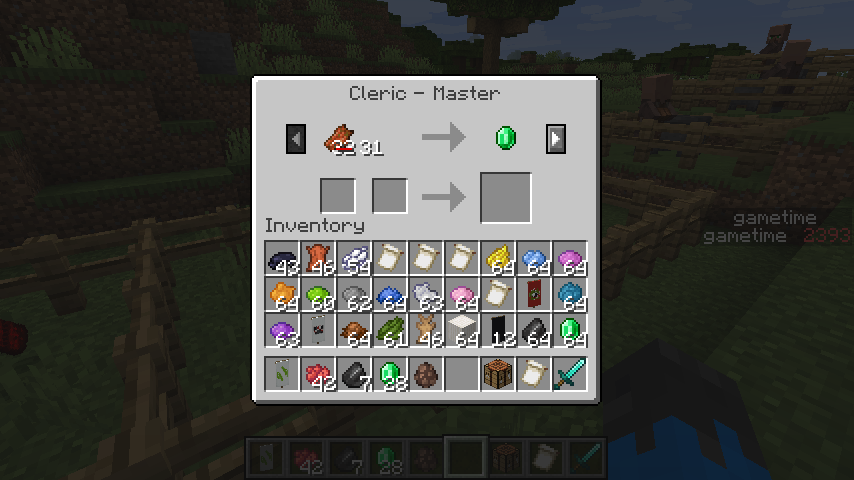Grab the brown spawn egg
854x480 pixels.
pyautogui.click(x=426, y=375)
